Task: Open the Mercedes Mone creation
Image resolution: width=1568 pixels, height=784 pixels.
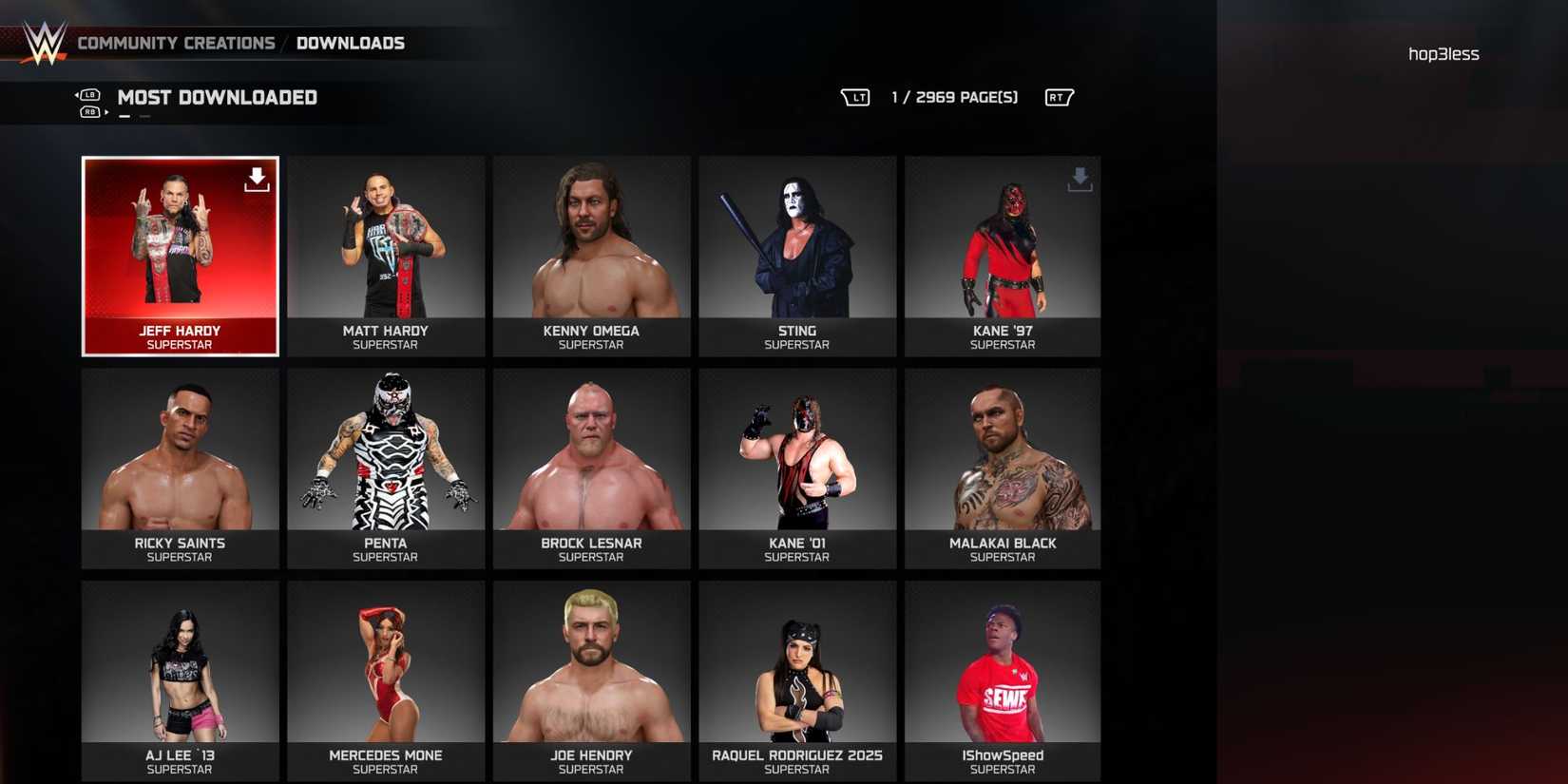Action: (385, 680)
